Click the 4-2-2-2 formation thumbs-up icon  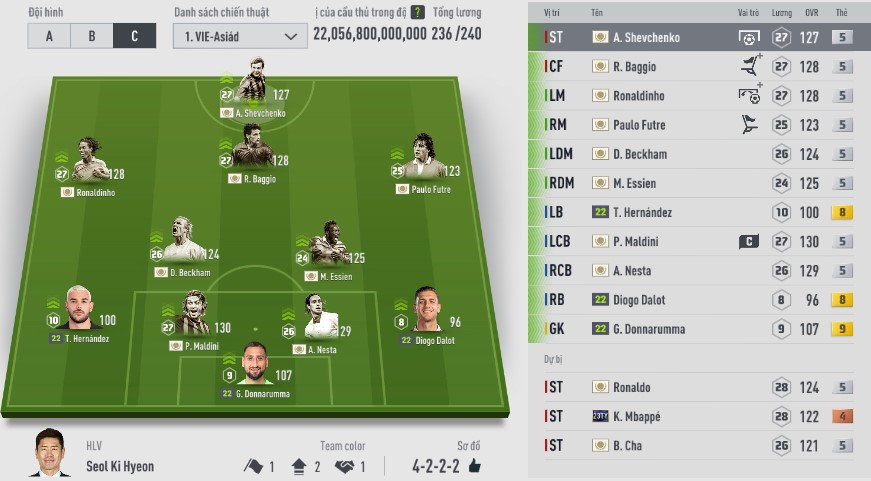pos(474,466)
